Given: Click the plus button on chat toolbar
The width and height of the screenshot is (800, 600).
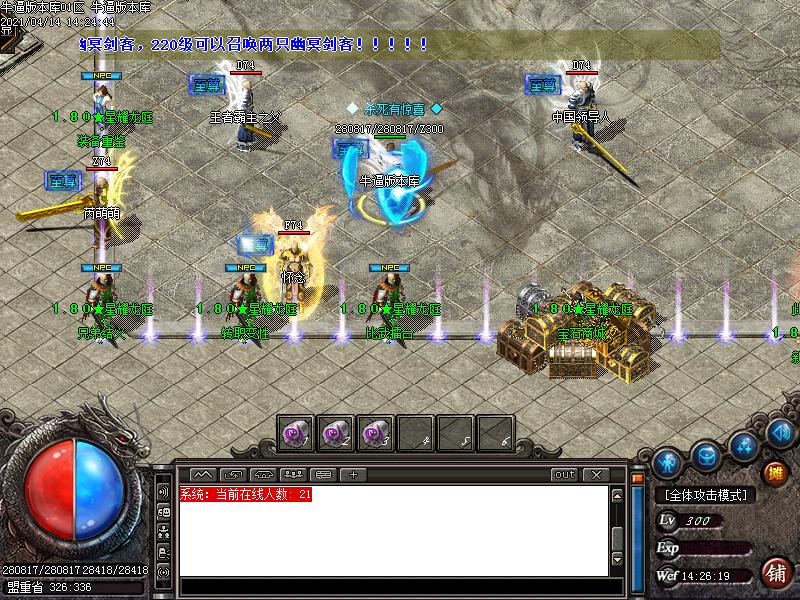Looking at the screenshot, I should (x=353, y=474).
